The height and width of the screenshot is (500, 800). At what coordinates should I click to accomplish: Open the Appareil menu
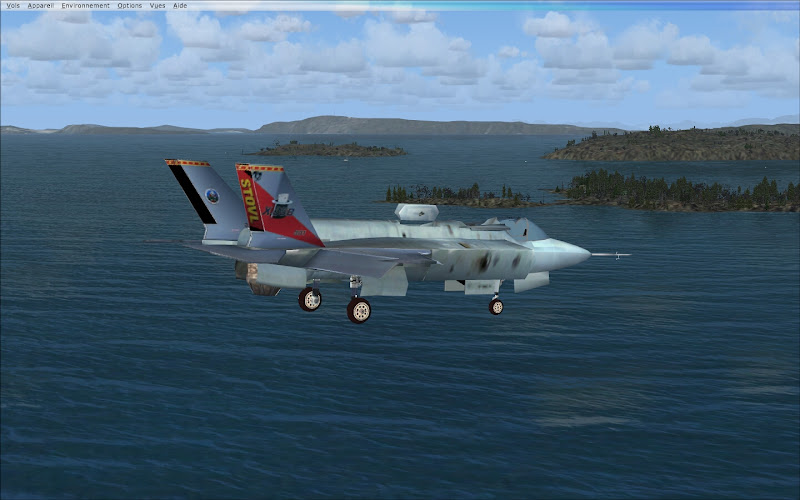[x=41, y=5]
